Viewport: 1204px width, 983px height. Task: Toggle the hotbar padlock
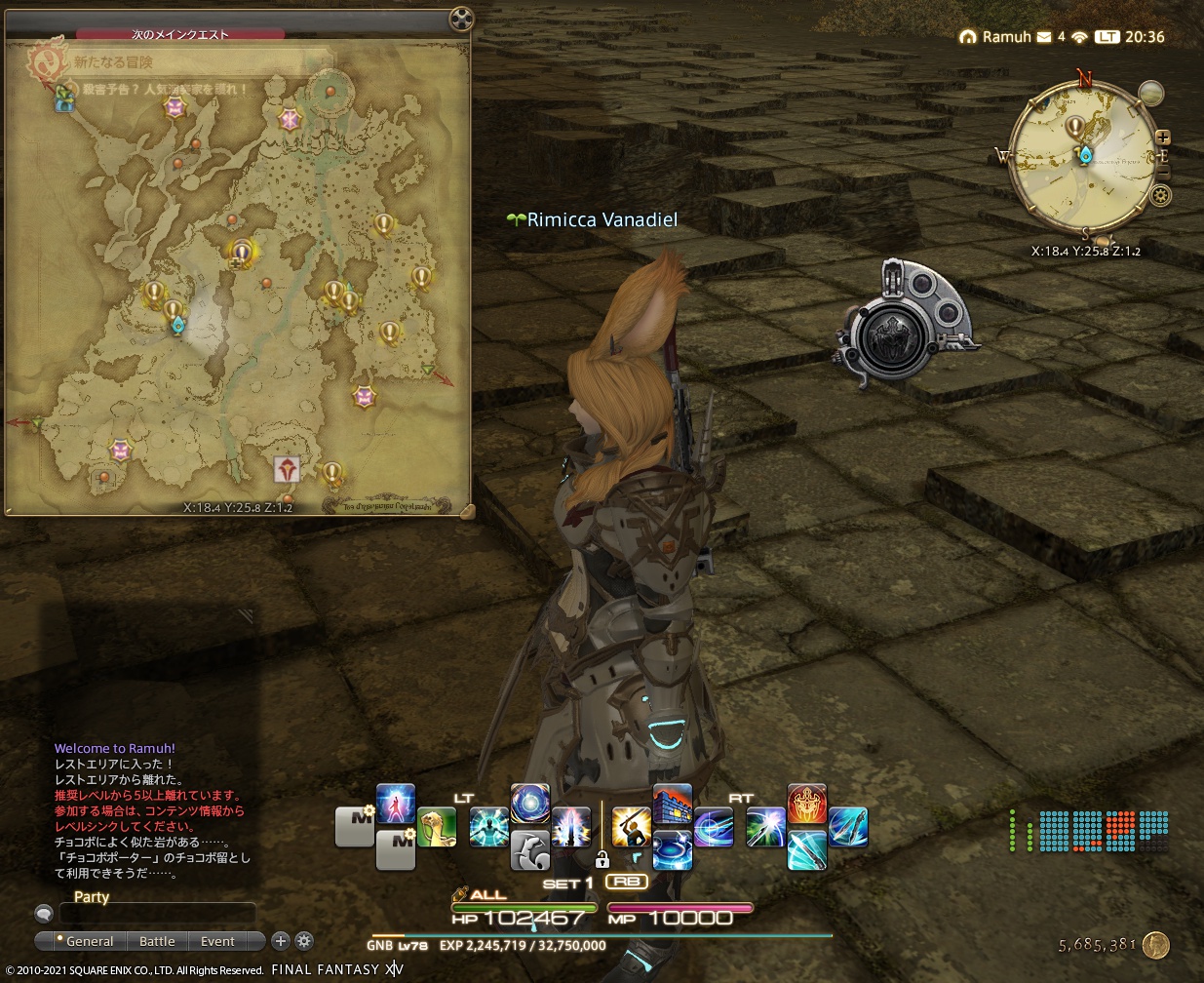[x=602, y=859]
